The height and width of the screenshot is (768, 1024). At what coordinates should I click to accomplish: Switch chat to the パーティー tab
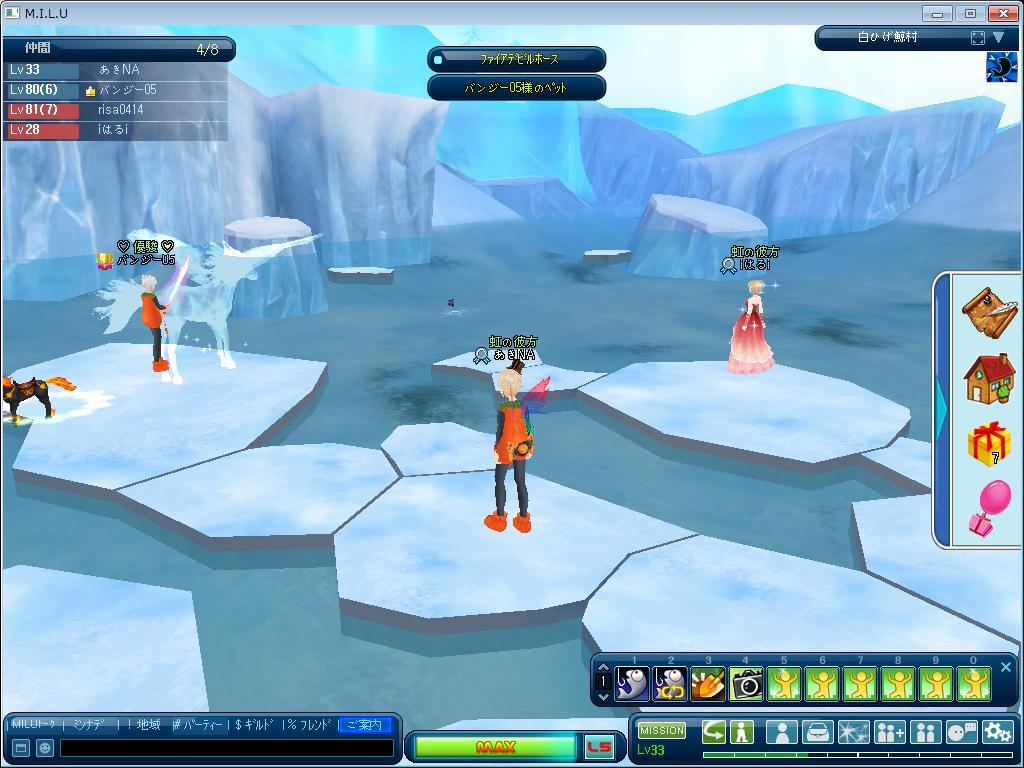(199, 725)
